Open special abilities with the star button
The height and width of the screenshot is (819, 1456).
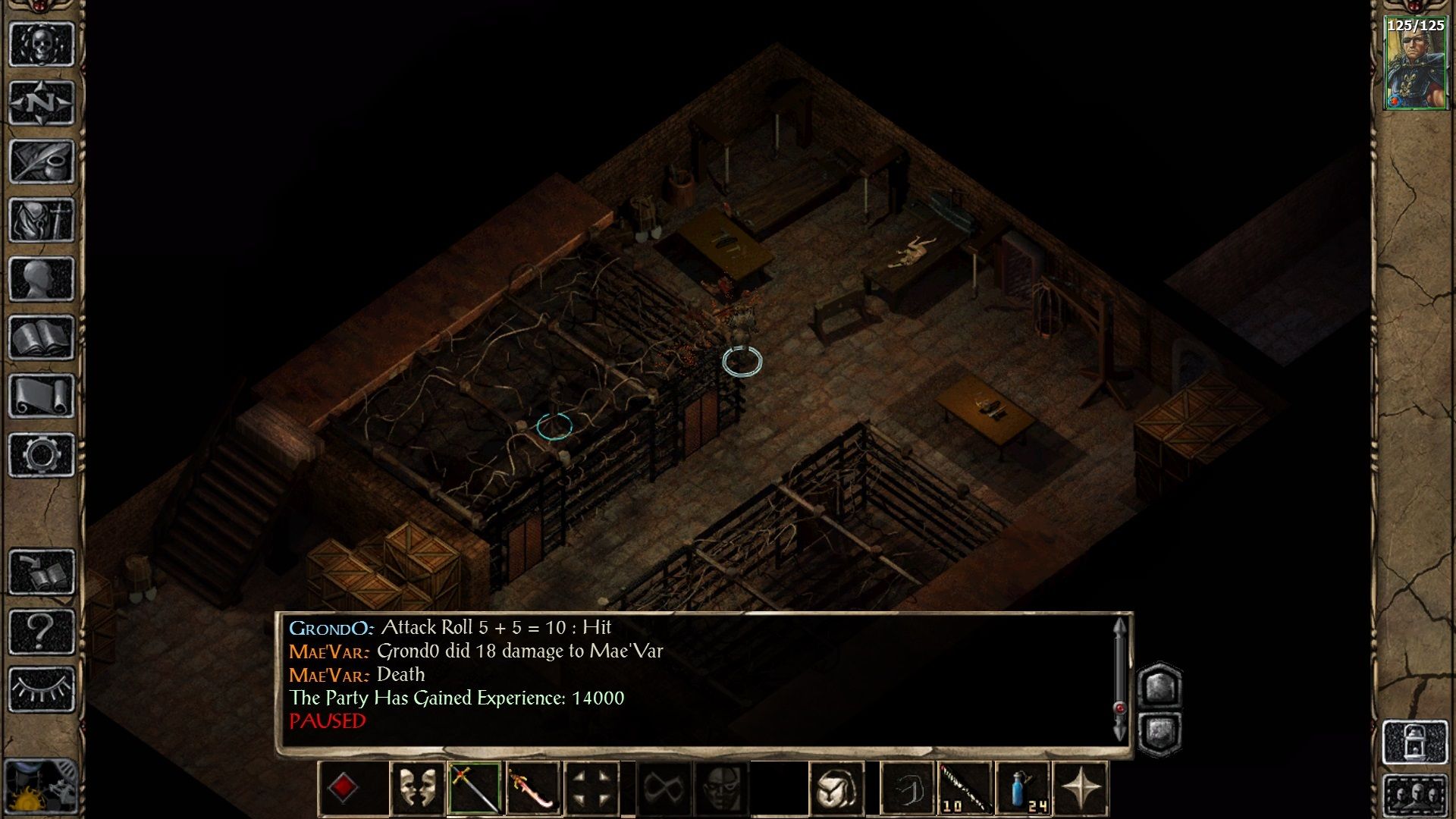click(1081, 788)
